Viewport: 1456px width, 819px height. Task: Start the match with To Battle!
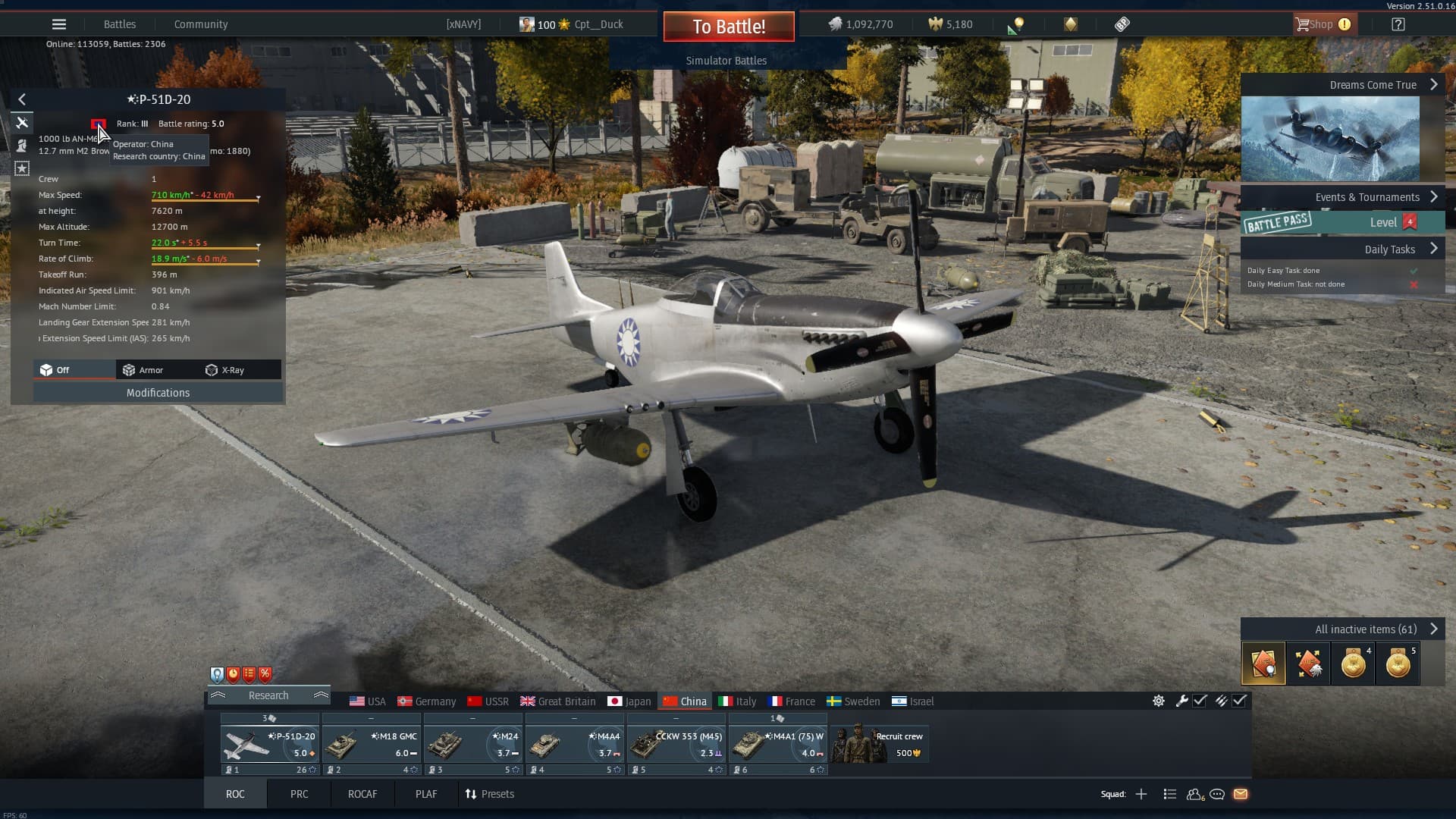[x=728, y=27]
